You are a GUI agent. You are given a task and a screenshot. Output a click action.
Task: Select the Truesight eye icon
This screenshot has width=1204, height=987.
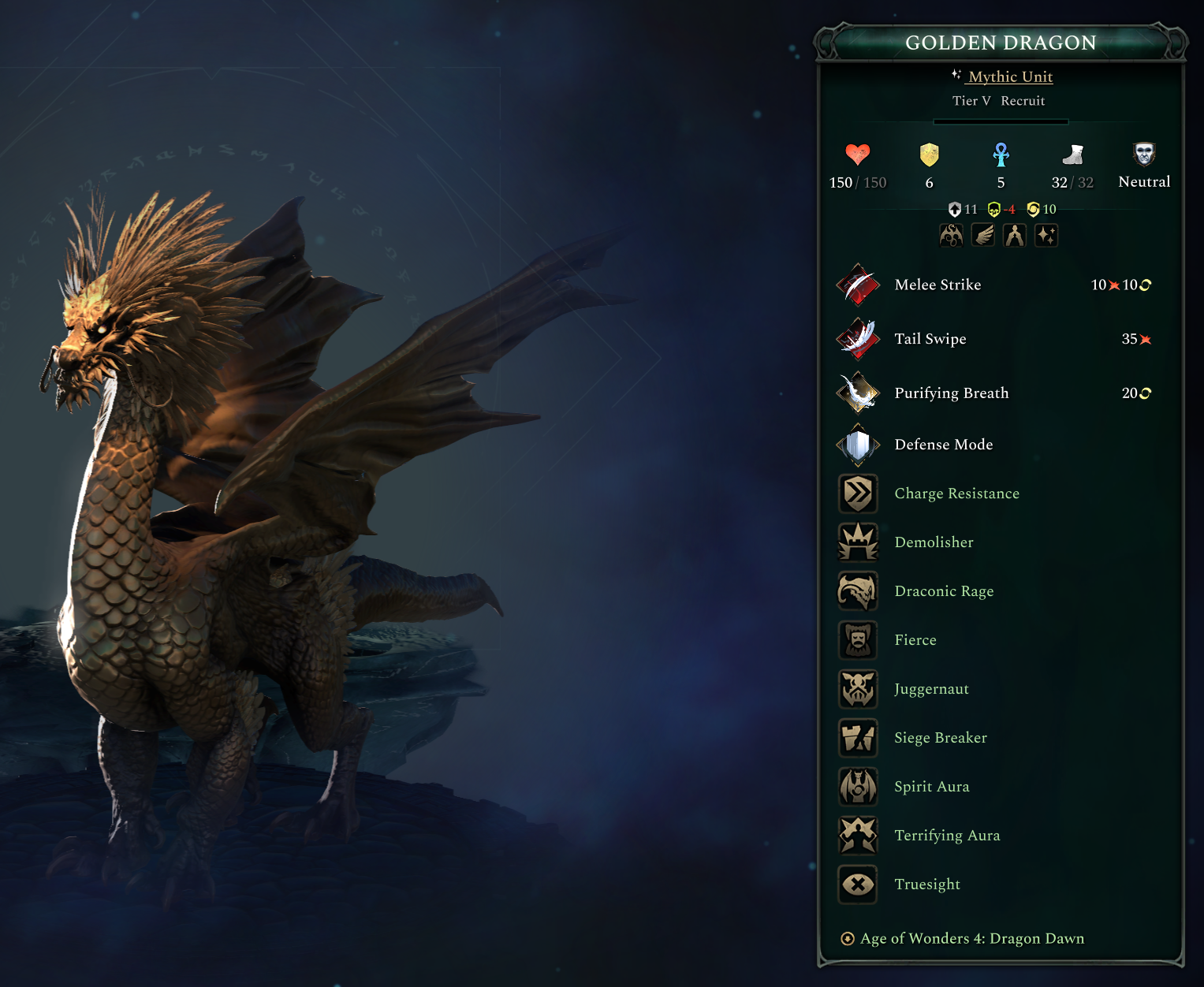(858, 885)
